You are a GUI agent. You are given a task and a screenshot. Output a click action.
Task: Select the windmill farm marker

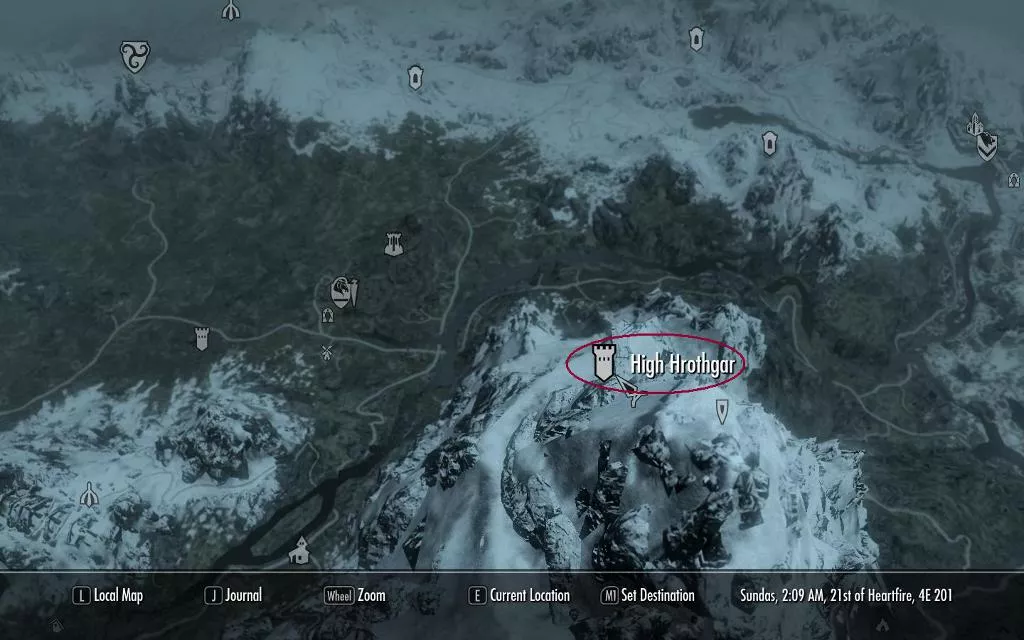[x=326, y=352]
